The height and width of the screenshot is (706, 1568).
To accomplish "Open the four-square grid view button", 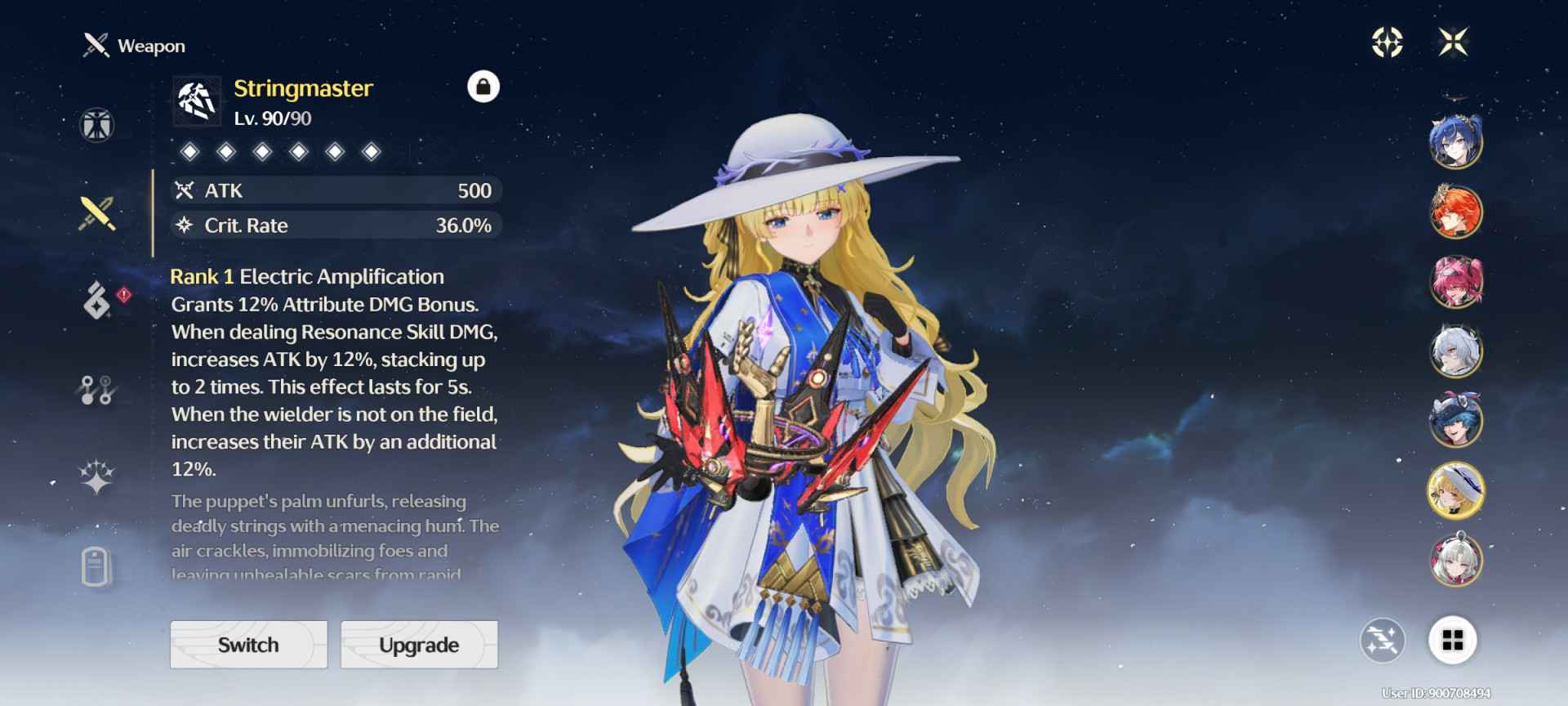I will [1453, 641].
